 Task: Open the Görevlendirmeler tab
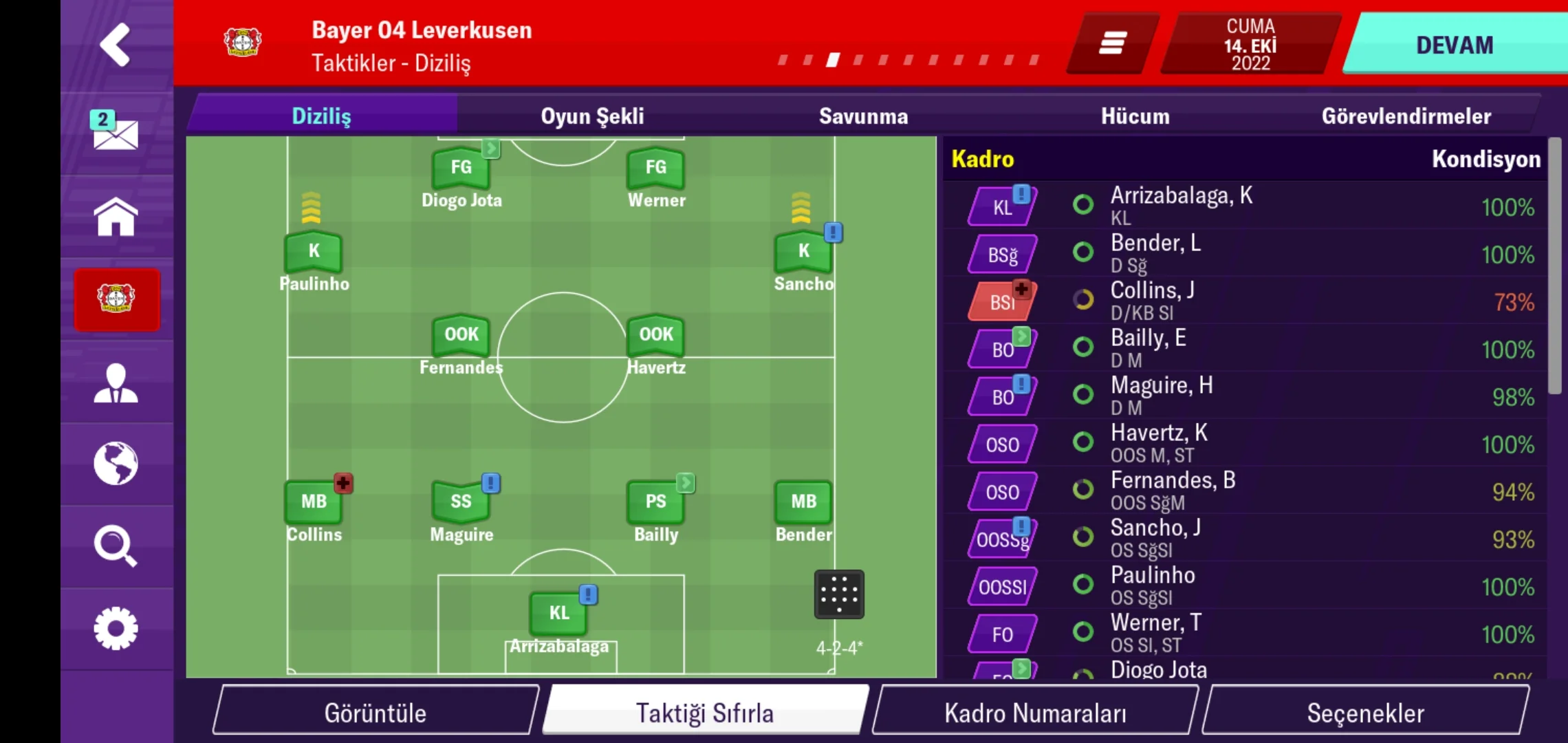pyautogui.click(x=1407, y=116)
